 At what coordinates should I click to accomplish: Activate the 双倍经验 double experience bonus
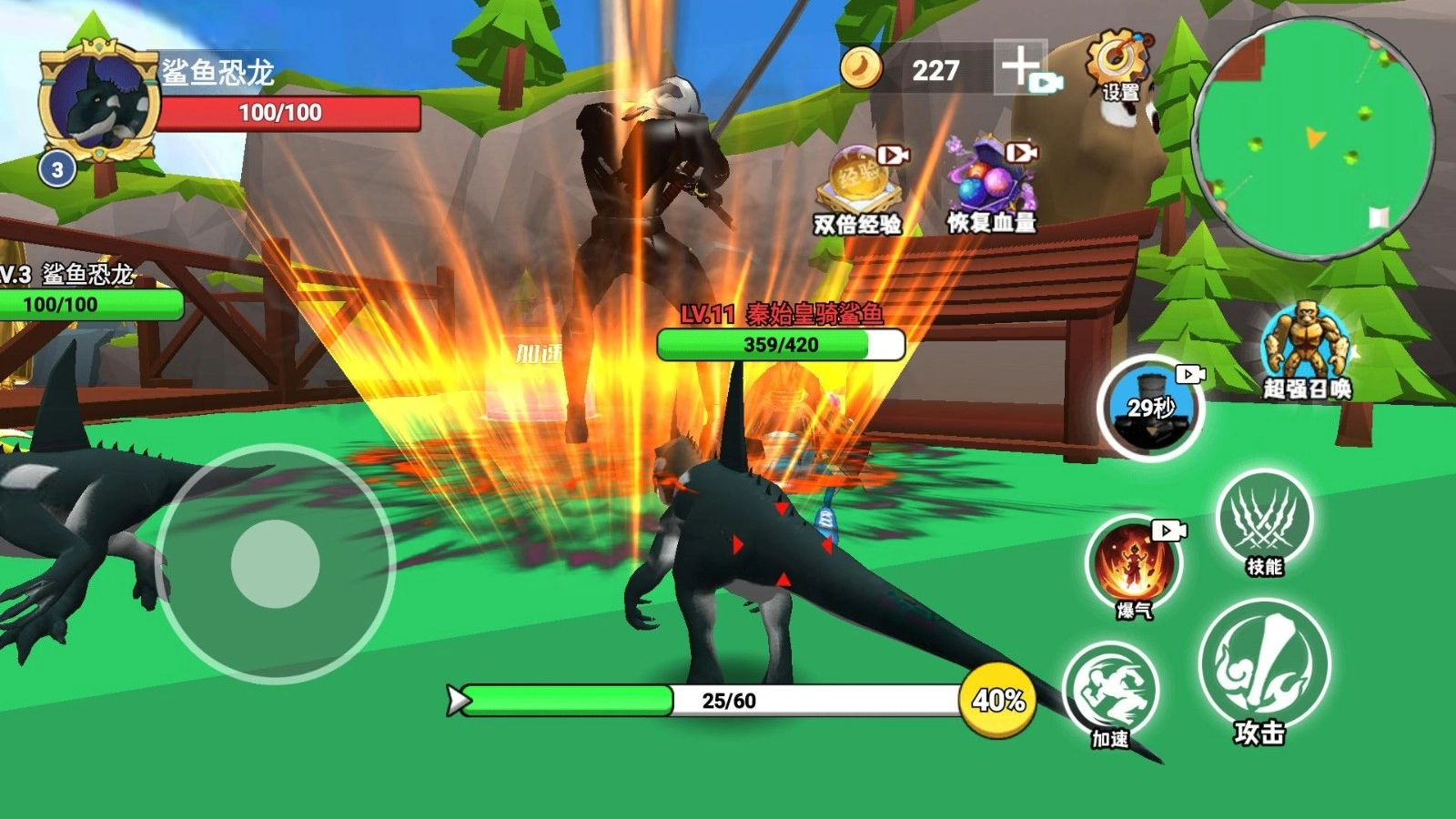coord(858,186)
